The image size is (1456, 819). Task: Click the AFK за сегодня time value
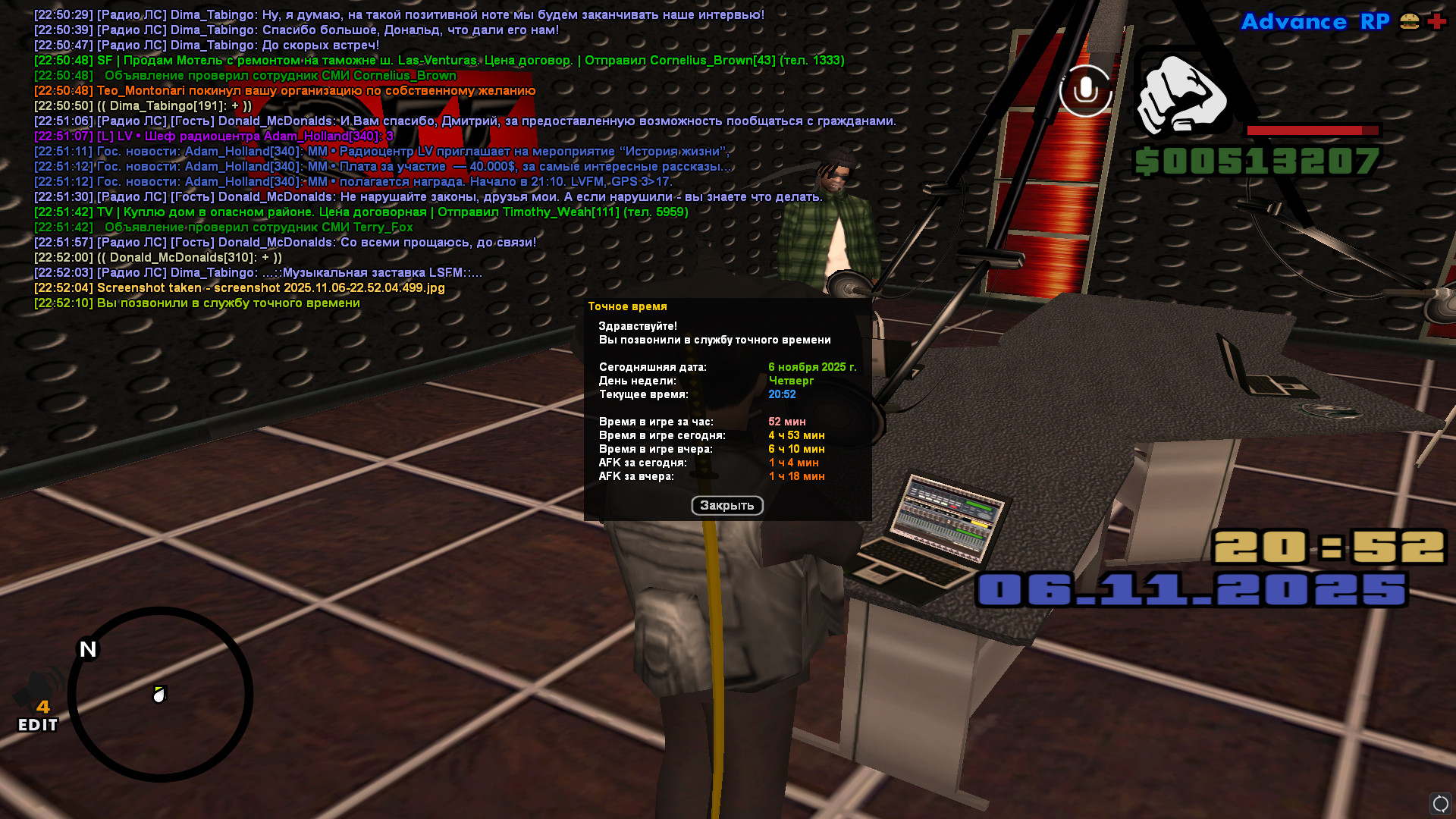click(794, 462)
